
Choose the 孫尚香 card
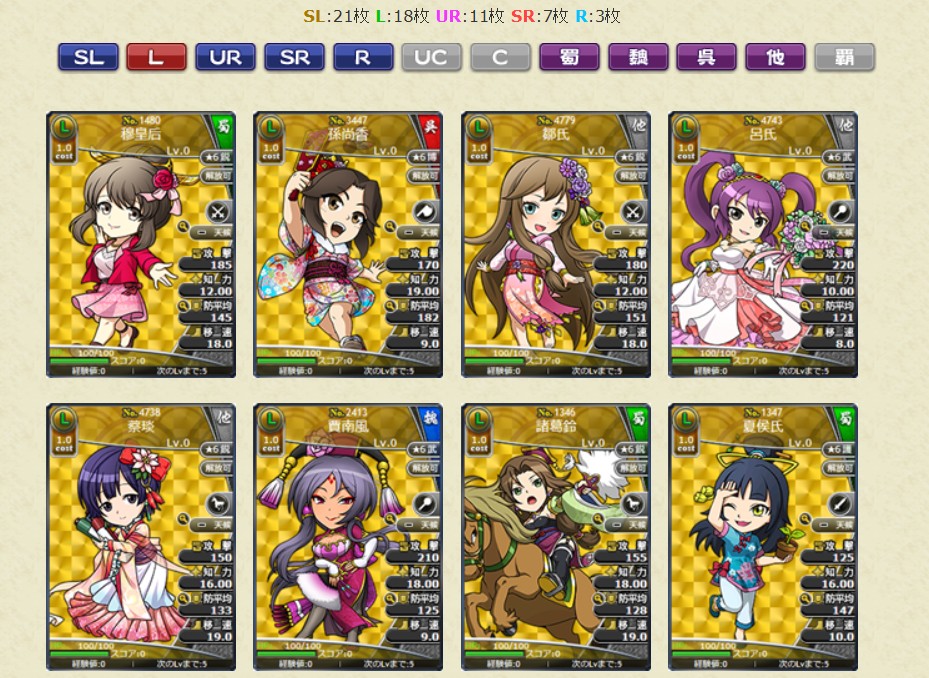tap(348, 244)
